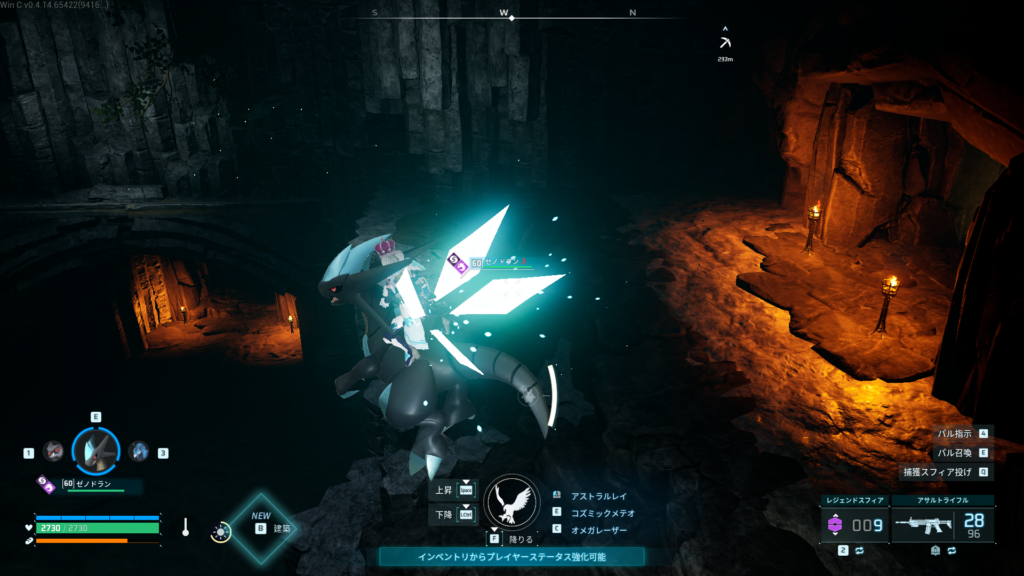Click the mount bird emblem icon
The height and width of the screenshot is (576, 1024).
pyautogui.click(x=512, y=501)
